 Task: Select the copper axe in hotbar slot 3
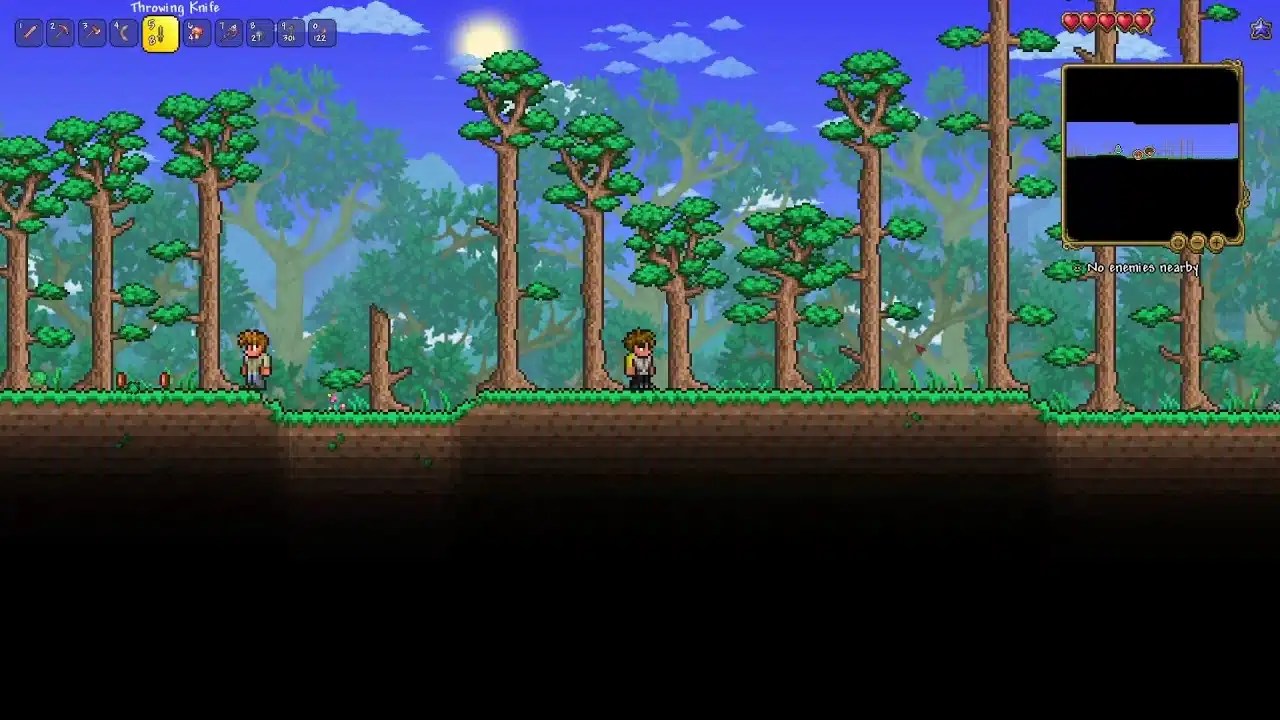[94, 32]
